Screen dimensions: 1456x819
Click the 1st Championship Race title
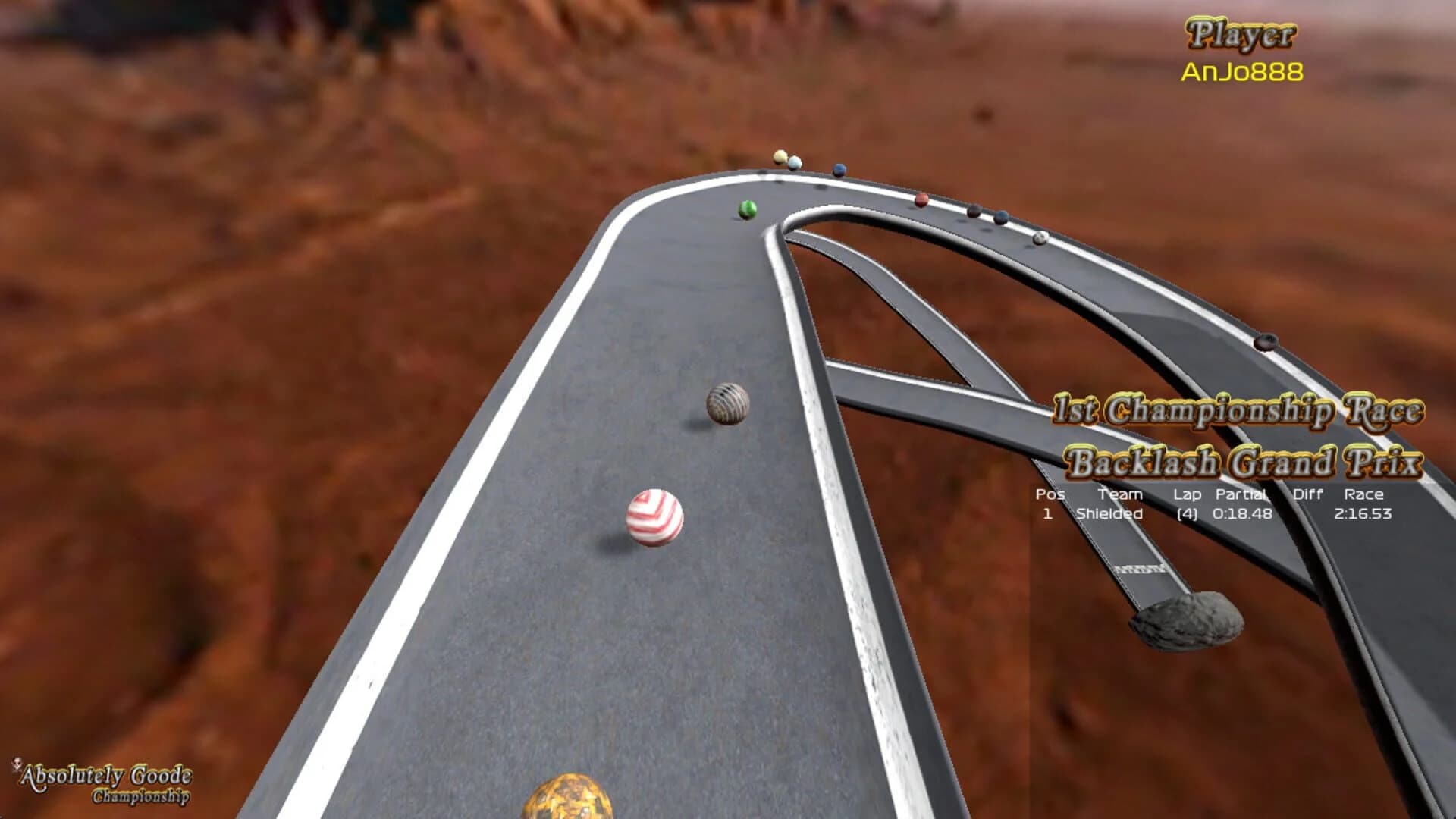pyautogui.click(x=1244, y=410)
